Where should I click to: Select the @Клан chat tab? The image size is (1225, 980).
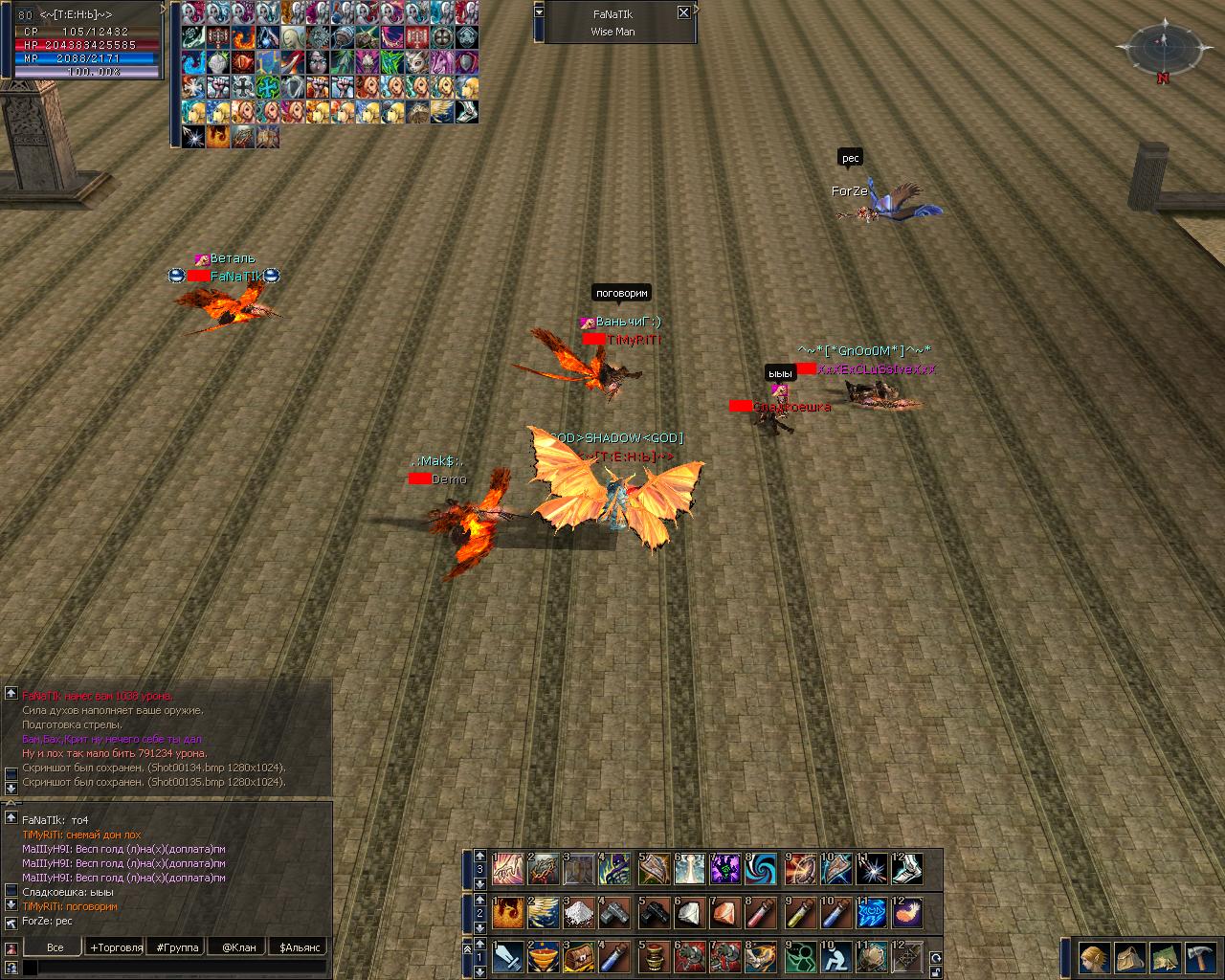(x=238, y=947)
